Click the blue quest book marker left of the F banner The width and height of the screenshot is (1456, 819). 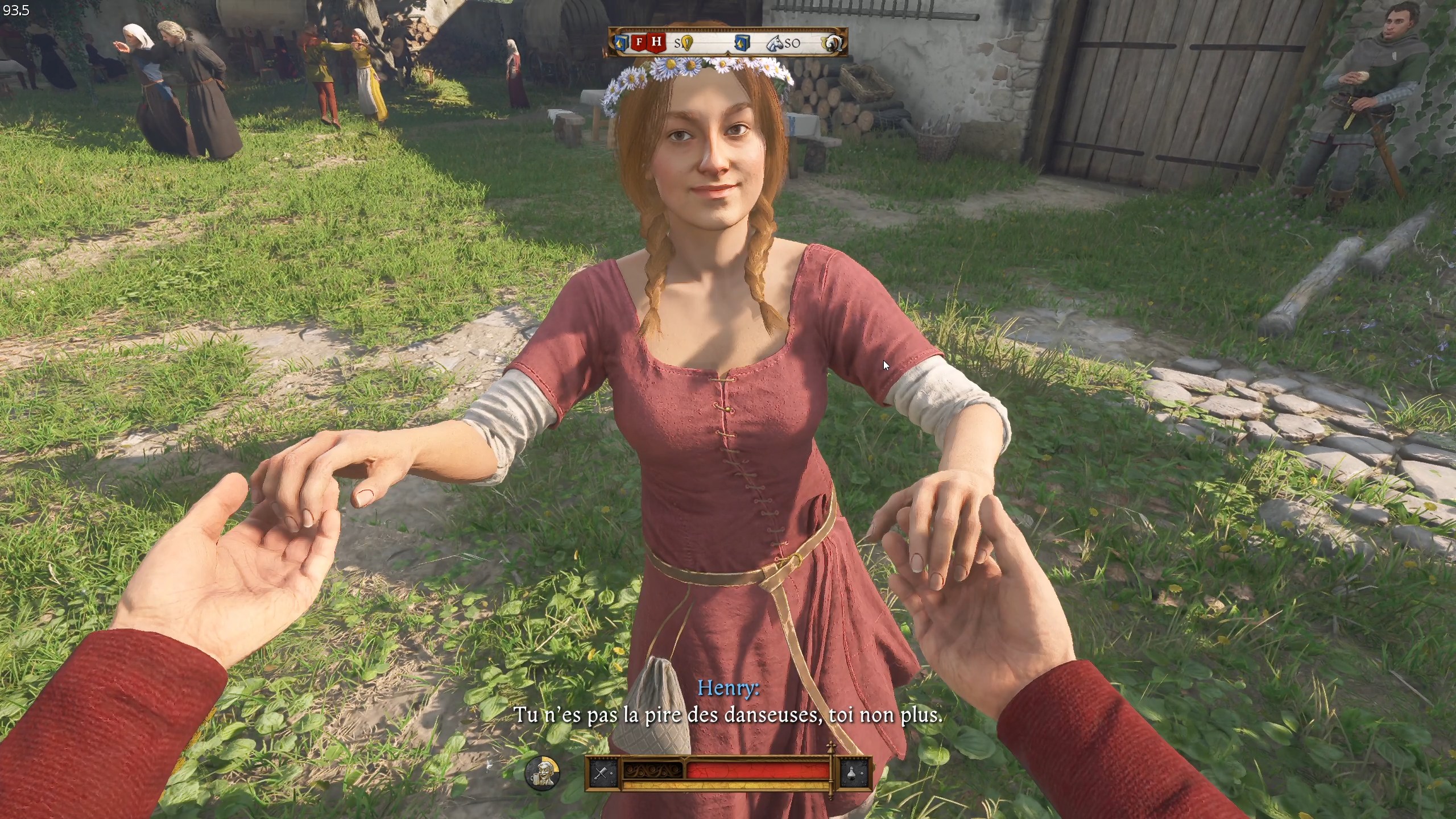620,43
